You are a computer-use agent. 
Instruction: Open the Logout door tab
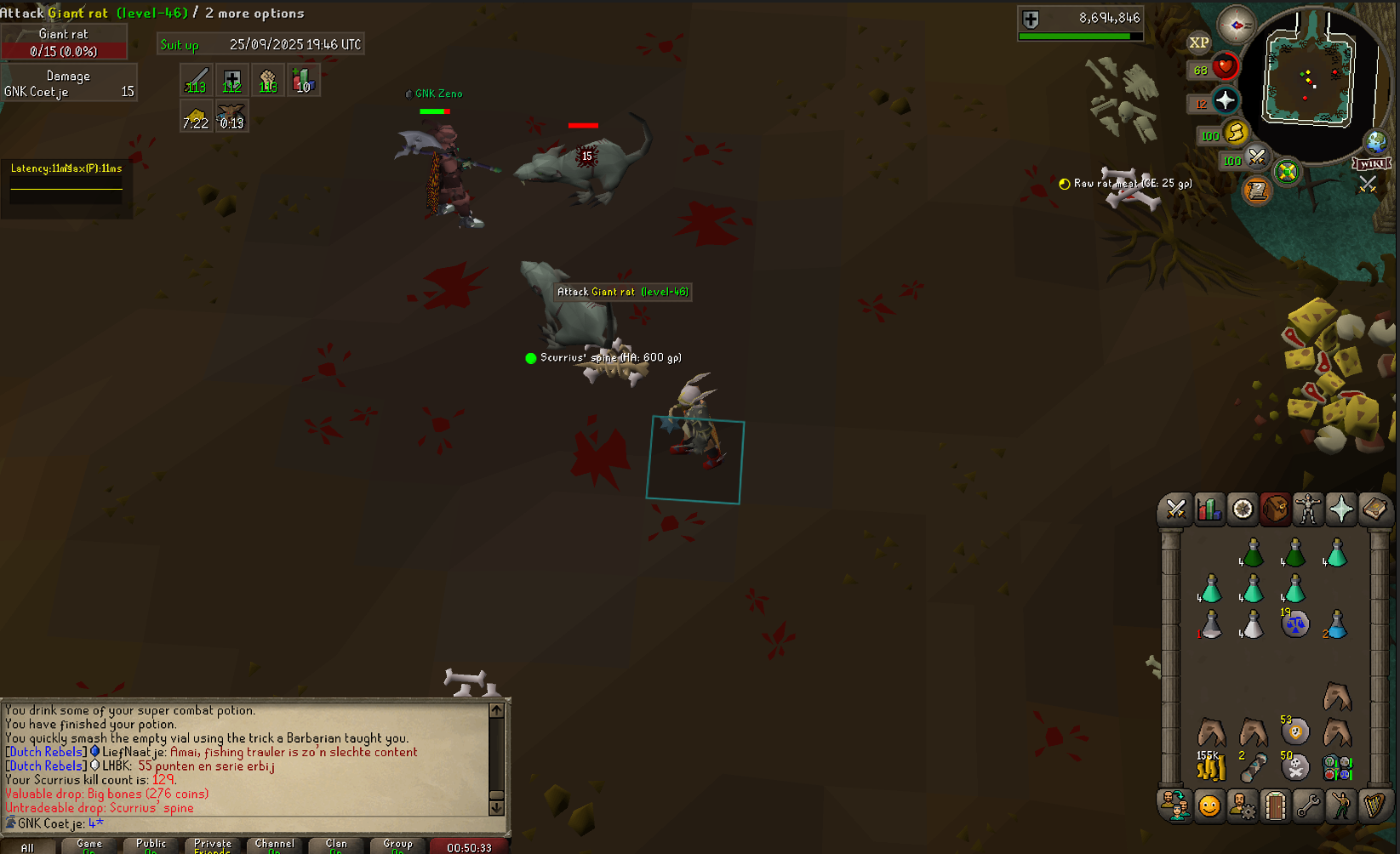1275,805
